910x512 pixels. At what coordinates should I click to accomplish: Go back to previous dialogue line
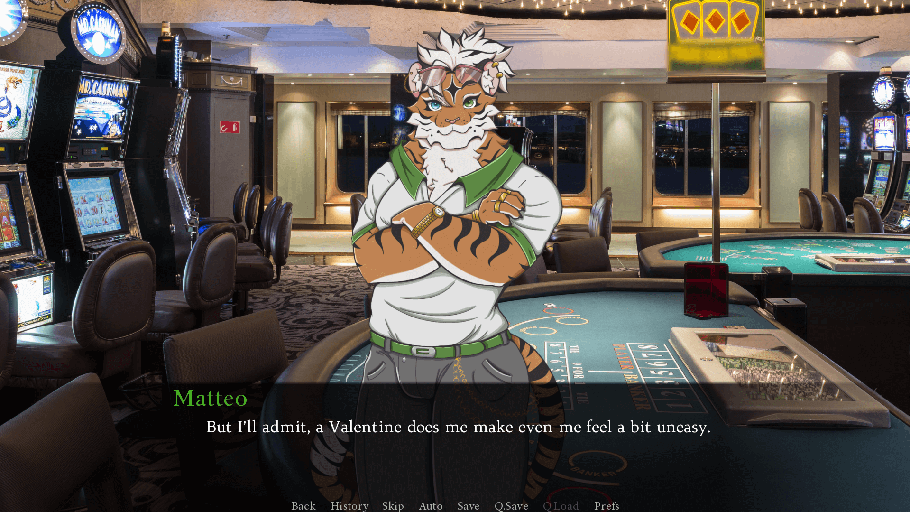click(303, 506)
